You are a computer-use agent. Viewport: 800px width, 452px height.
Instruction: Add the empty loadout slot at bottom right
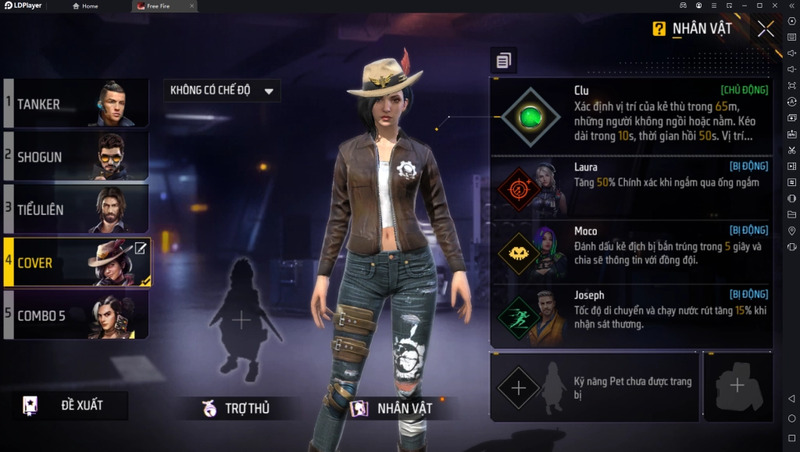point(737,385)
